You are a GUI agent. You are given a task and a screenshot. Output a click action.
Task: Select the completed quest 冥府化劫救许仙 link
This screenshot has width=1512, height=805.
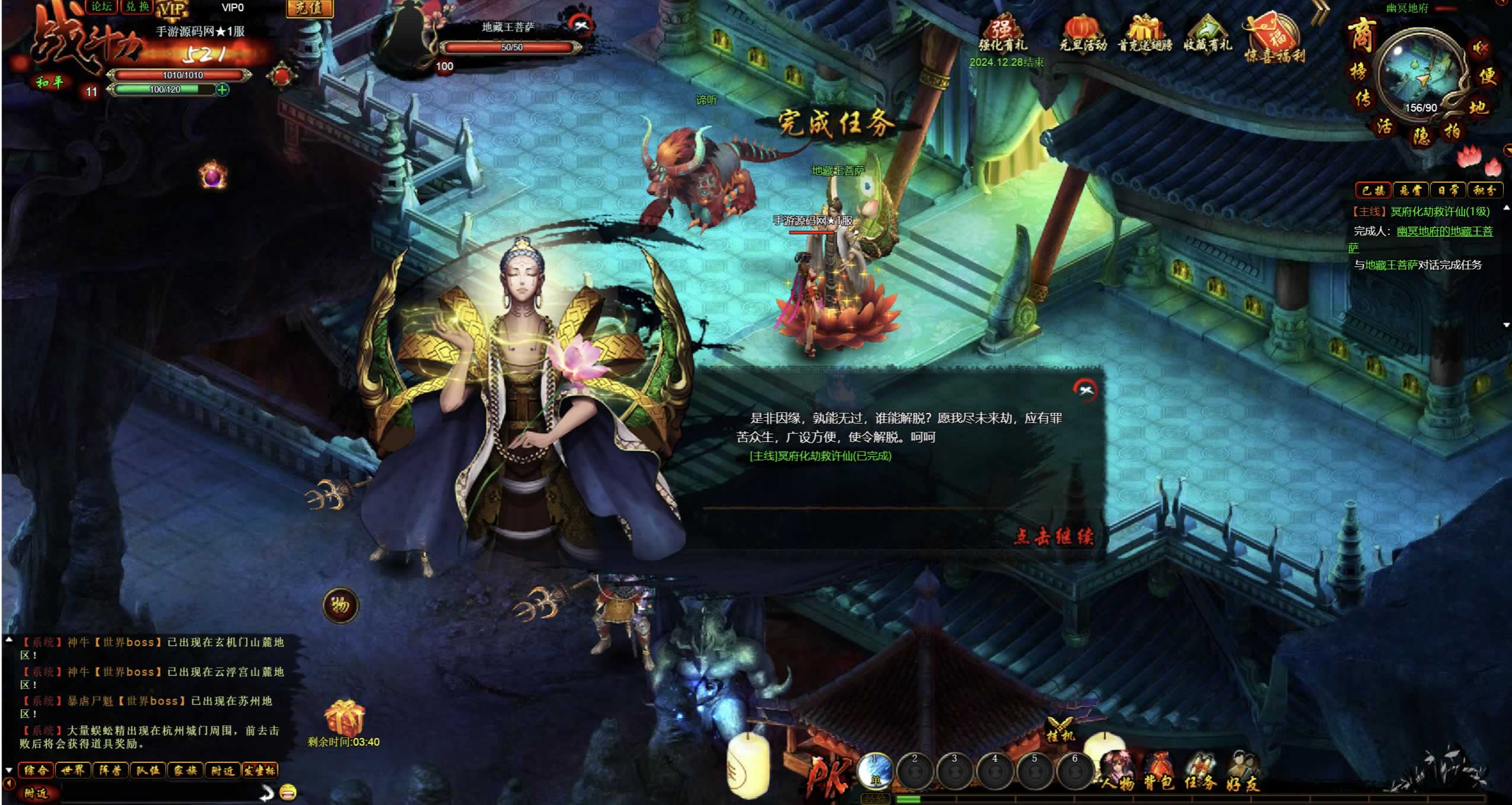pos(820,456)
